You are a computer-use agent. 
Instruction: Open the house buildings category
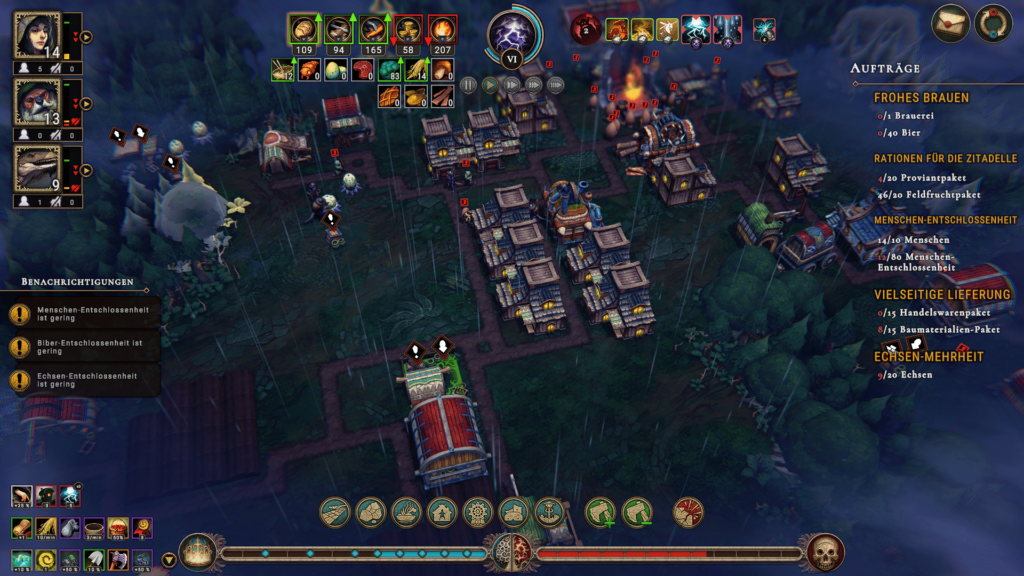tap(442, 513)
